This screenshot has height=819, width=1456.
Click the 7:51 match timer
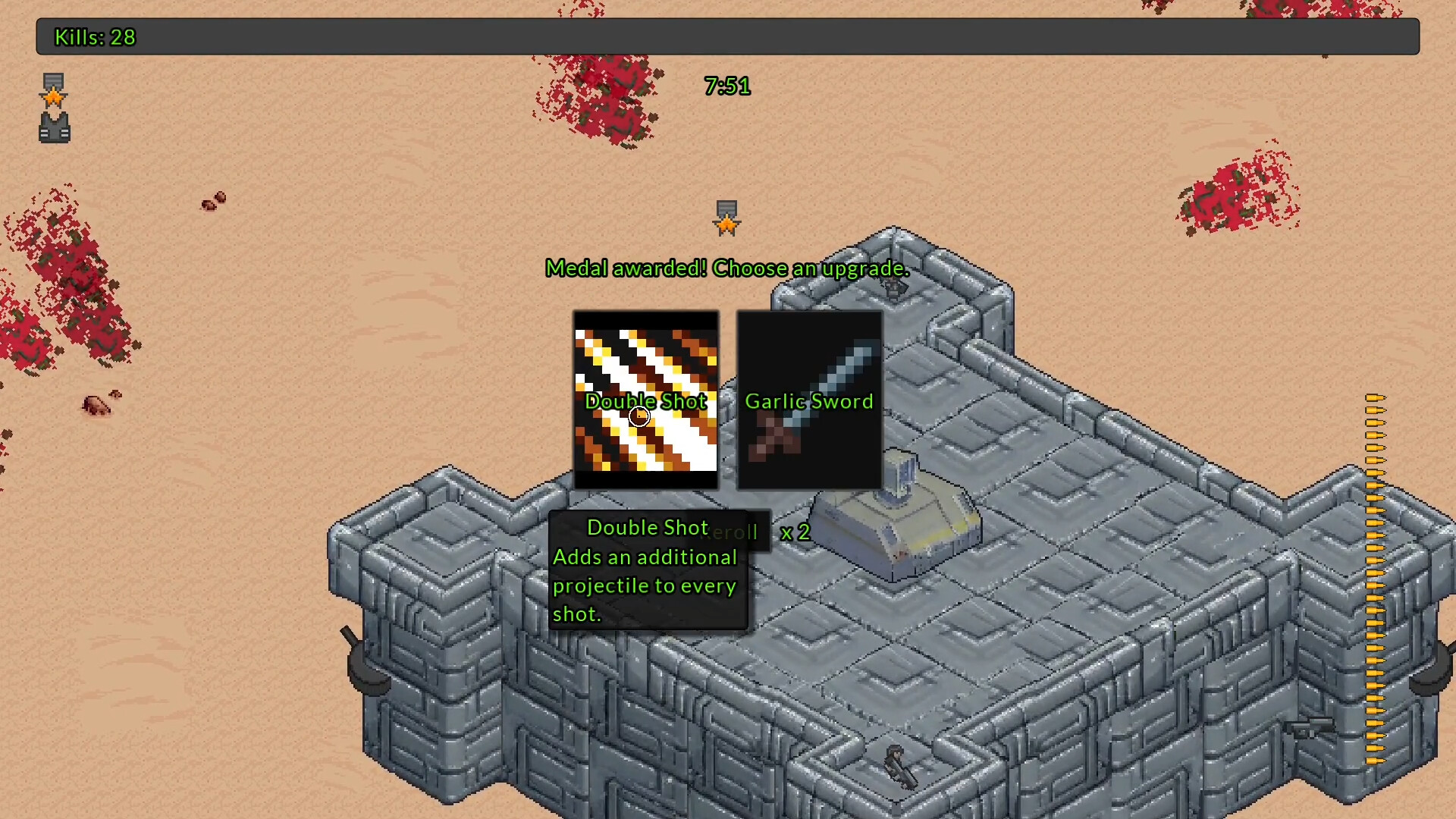pyautogui.click(x=727, y=86)
